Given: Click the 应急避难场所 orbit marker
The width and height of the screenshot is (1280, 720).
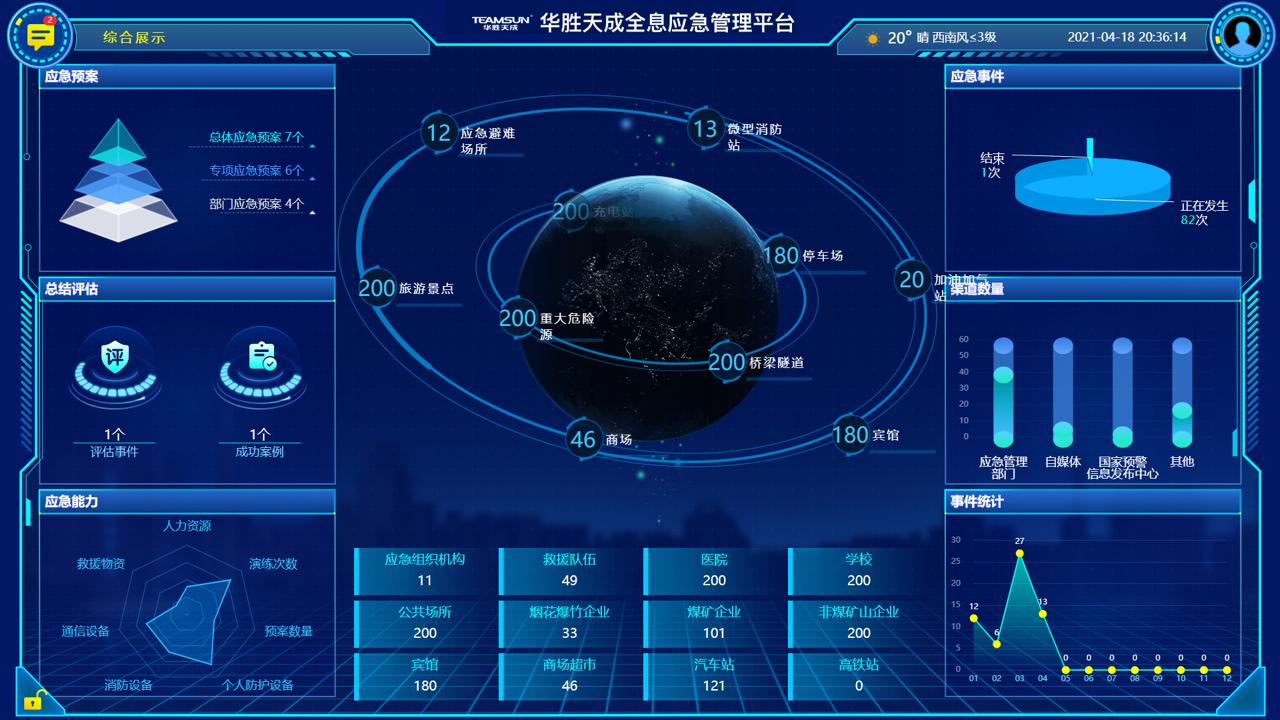Looking at the screenshot, I should [437, 134].
